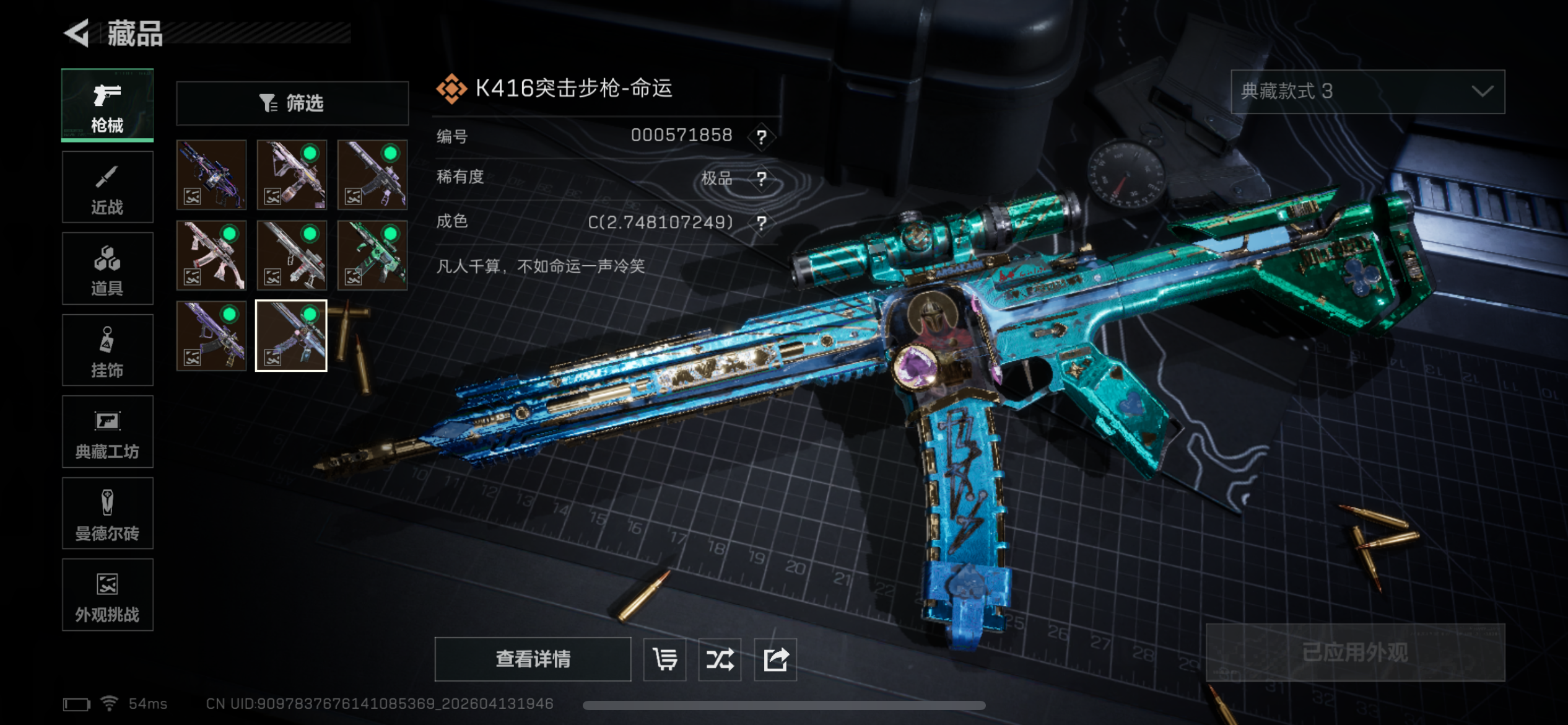
Task: Open the 近战 melee category
Action: 107,187
